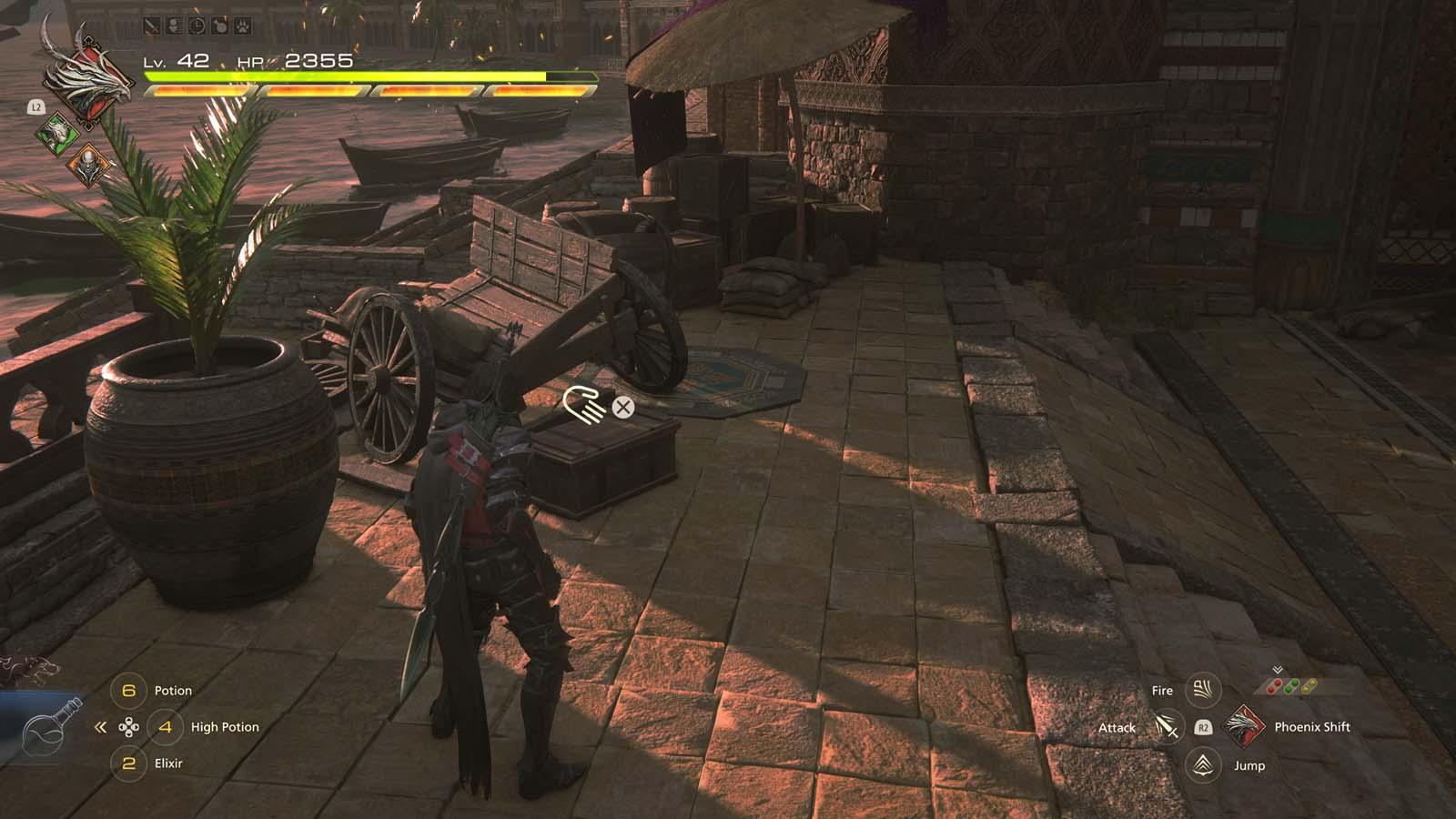Select the Attack swords icon

coord(1168,728)
